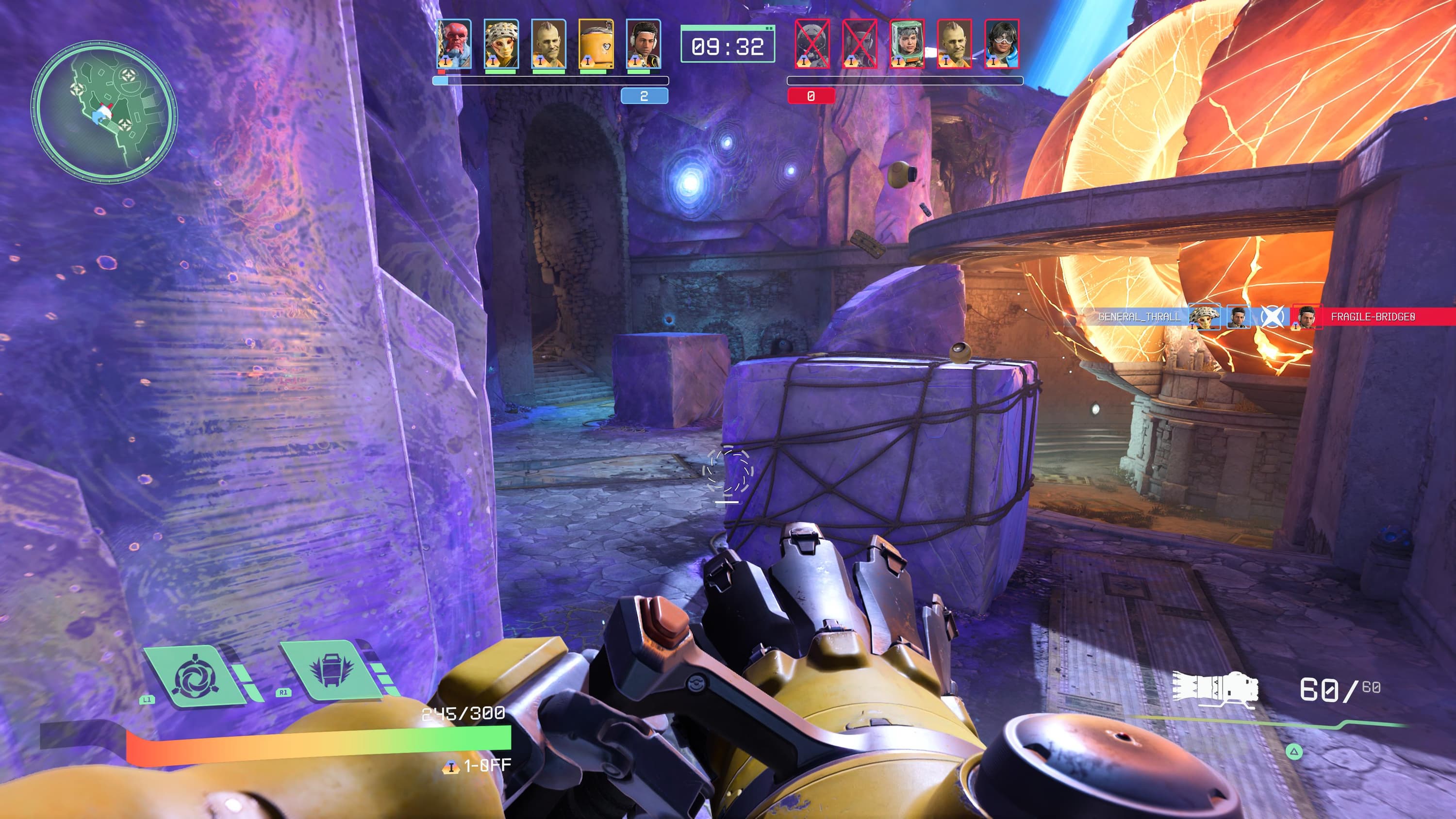Select the enemy portrait wearing white goggles
The height and width of the screenshot is (819, 1456).
(1002, 44)
